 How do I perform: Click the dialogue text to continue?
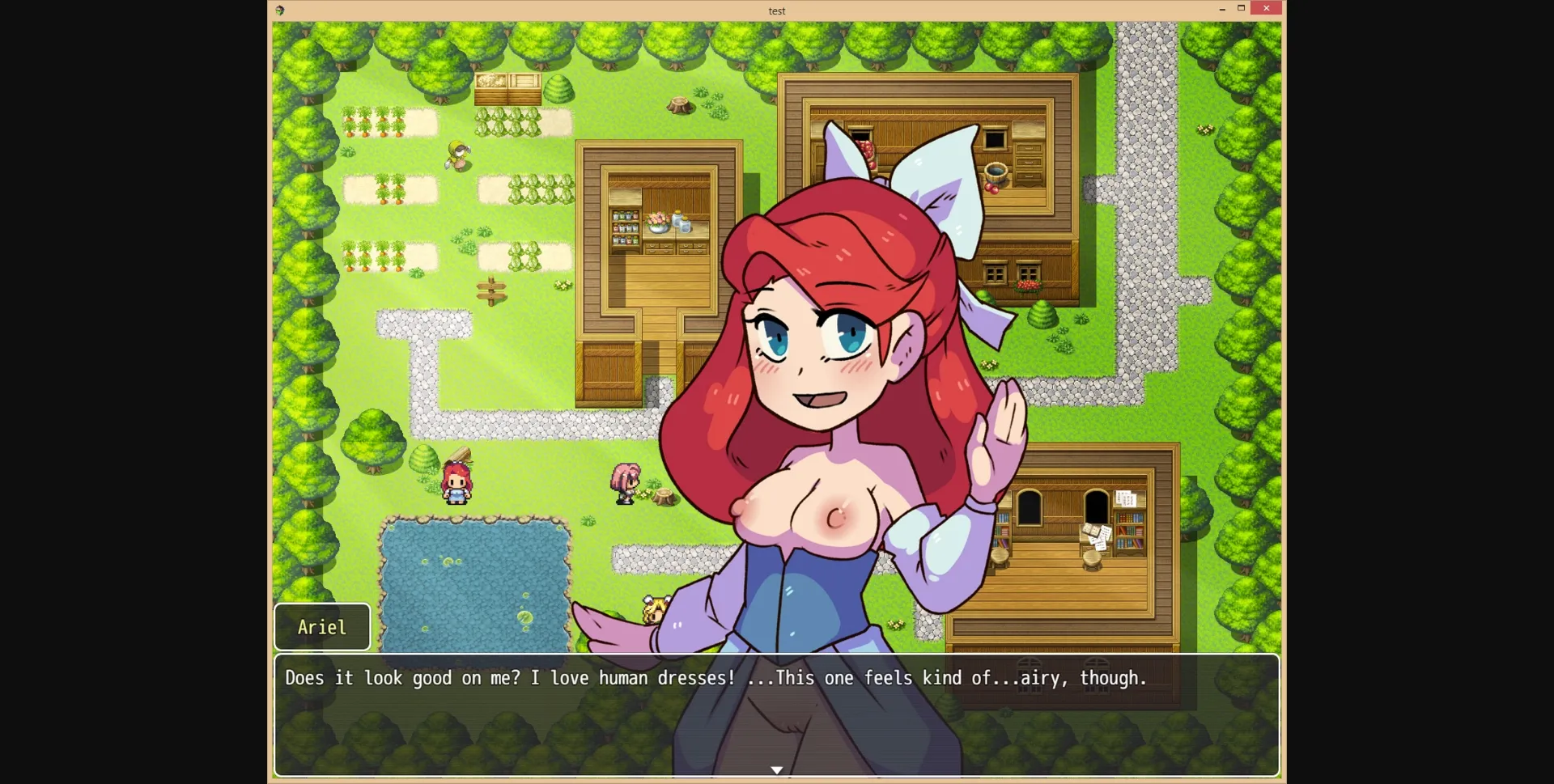(x=712, y=679)
